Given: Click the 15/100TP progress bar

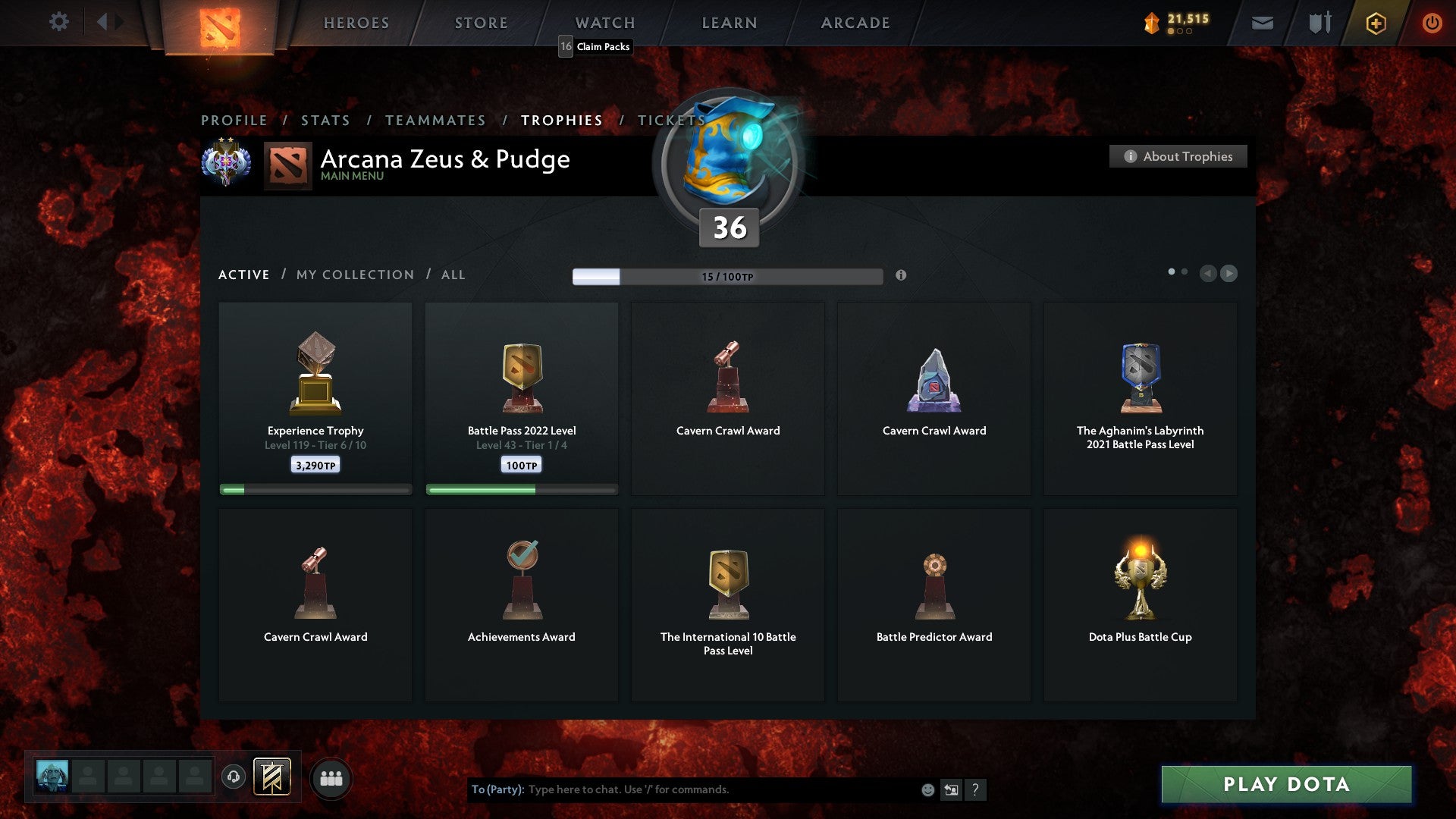Looking at the screenshot, I should 728,276.
